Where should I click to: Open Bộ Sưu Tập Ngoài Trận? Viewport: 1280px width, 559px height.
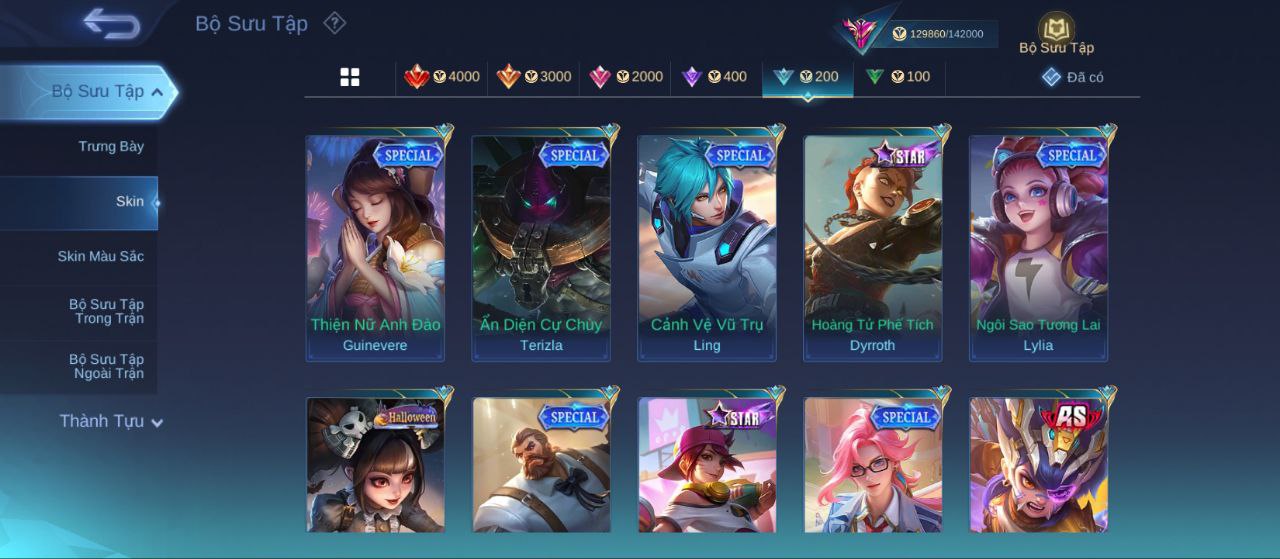coord(106,367)
